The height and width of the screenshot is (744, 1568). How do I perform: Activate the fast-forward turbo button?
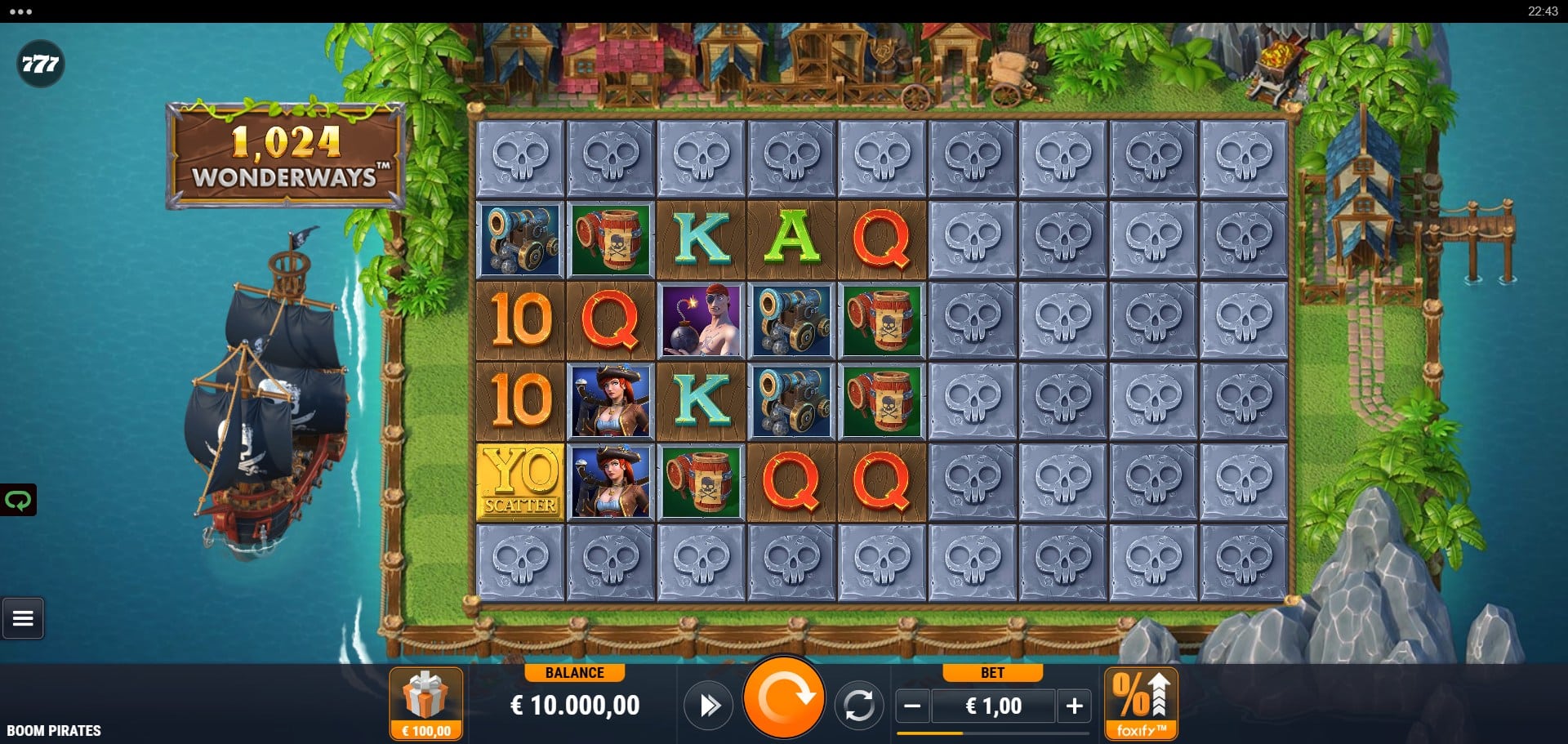click(708, 705)
